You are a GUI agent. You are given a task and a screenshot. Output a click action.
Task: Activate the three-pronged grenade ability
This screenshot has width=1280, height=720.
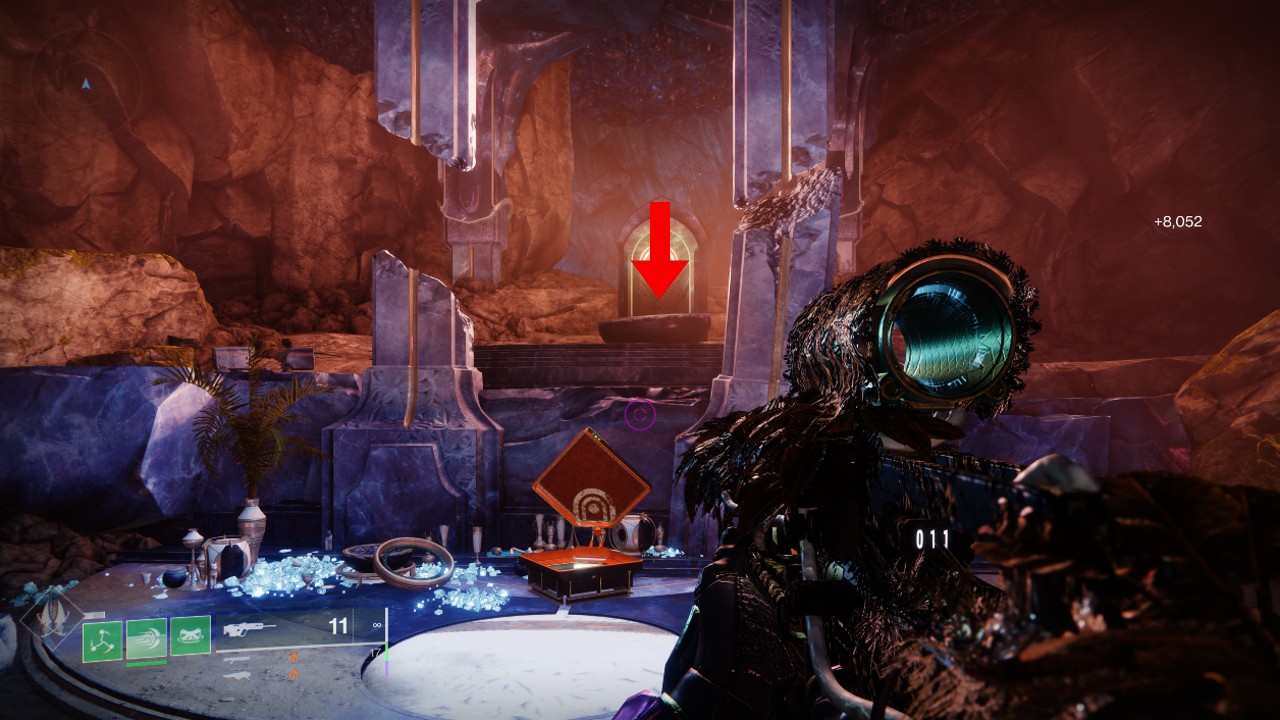click(102, 641)
